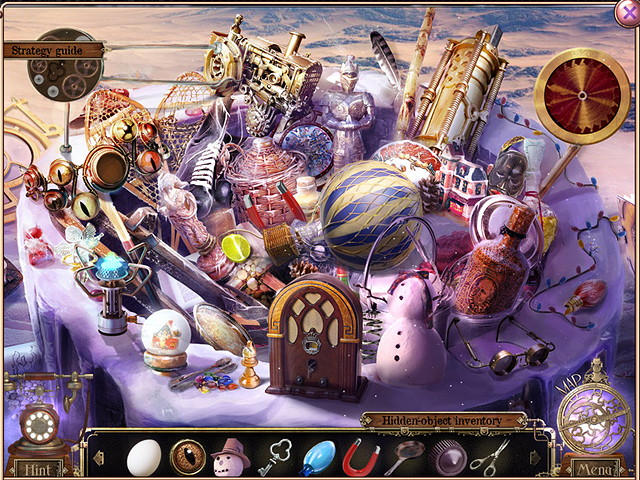Toggle the Hidden-object inventory label
Screen dimensions: 640x480
[444, 421]
